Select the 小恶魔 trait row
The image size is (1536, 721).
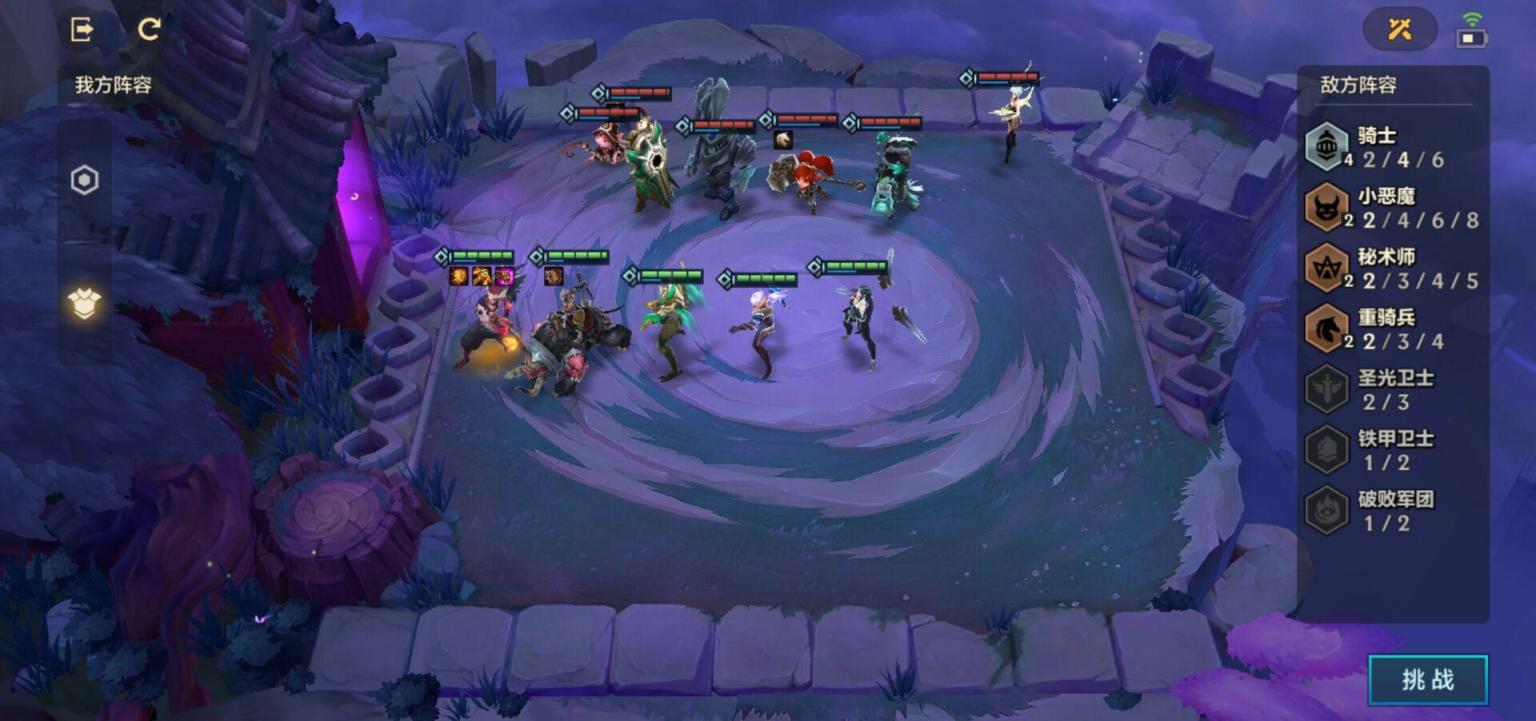(1392, 208)
